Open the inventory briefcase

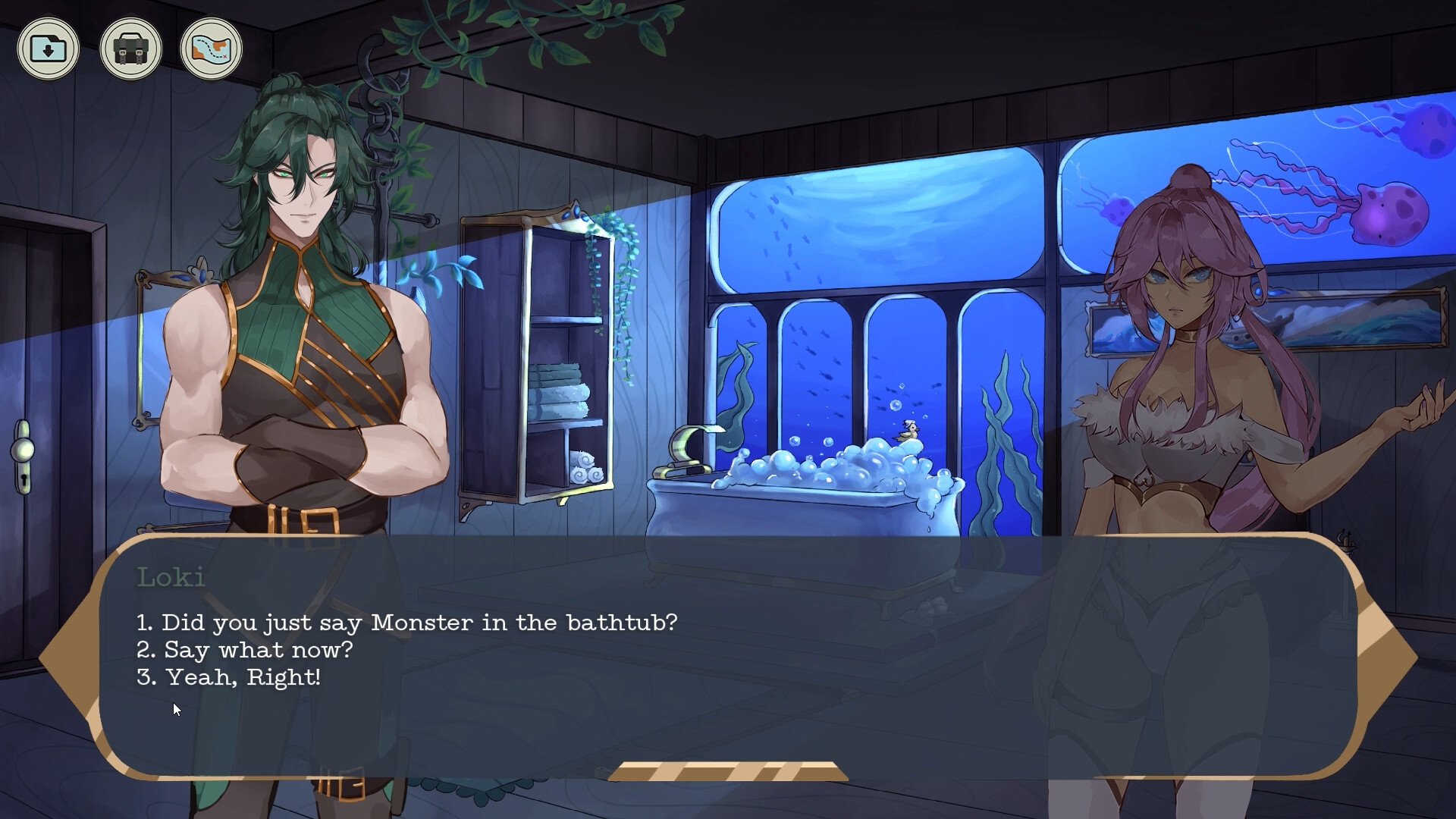click(130, 48)
